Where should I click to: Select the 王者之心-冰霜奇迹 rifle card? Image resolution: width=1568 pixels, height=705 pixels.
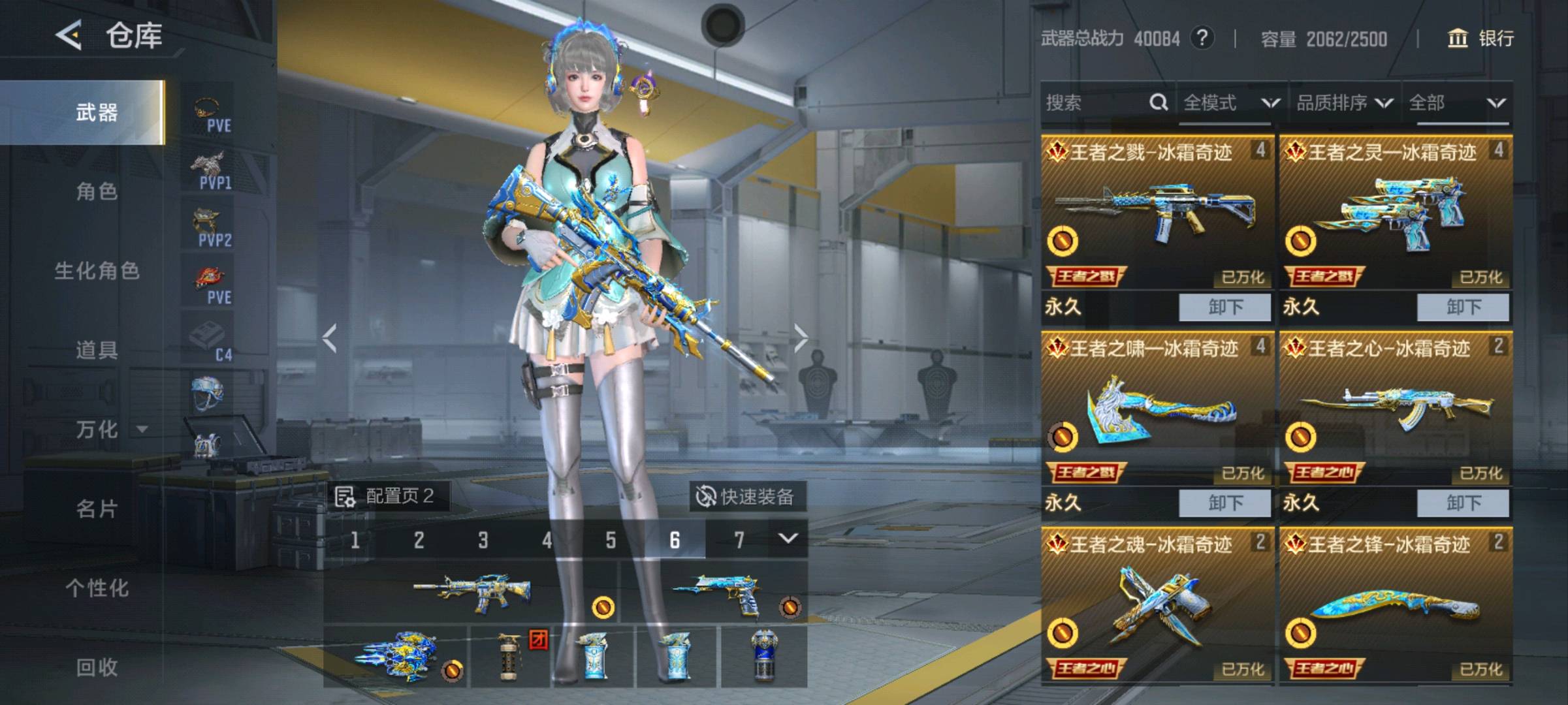tap(1395, 408)
